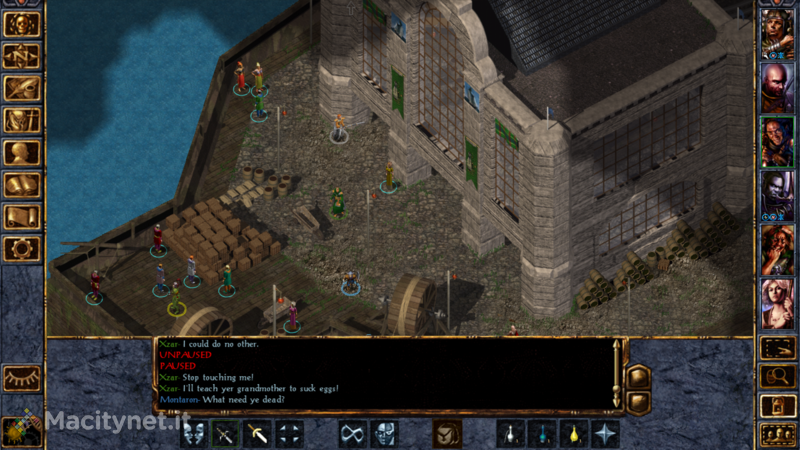Open the gear Options button

[22, 248]
